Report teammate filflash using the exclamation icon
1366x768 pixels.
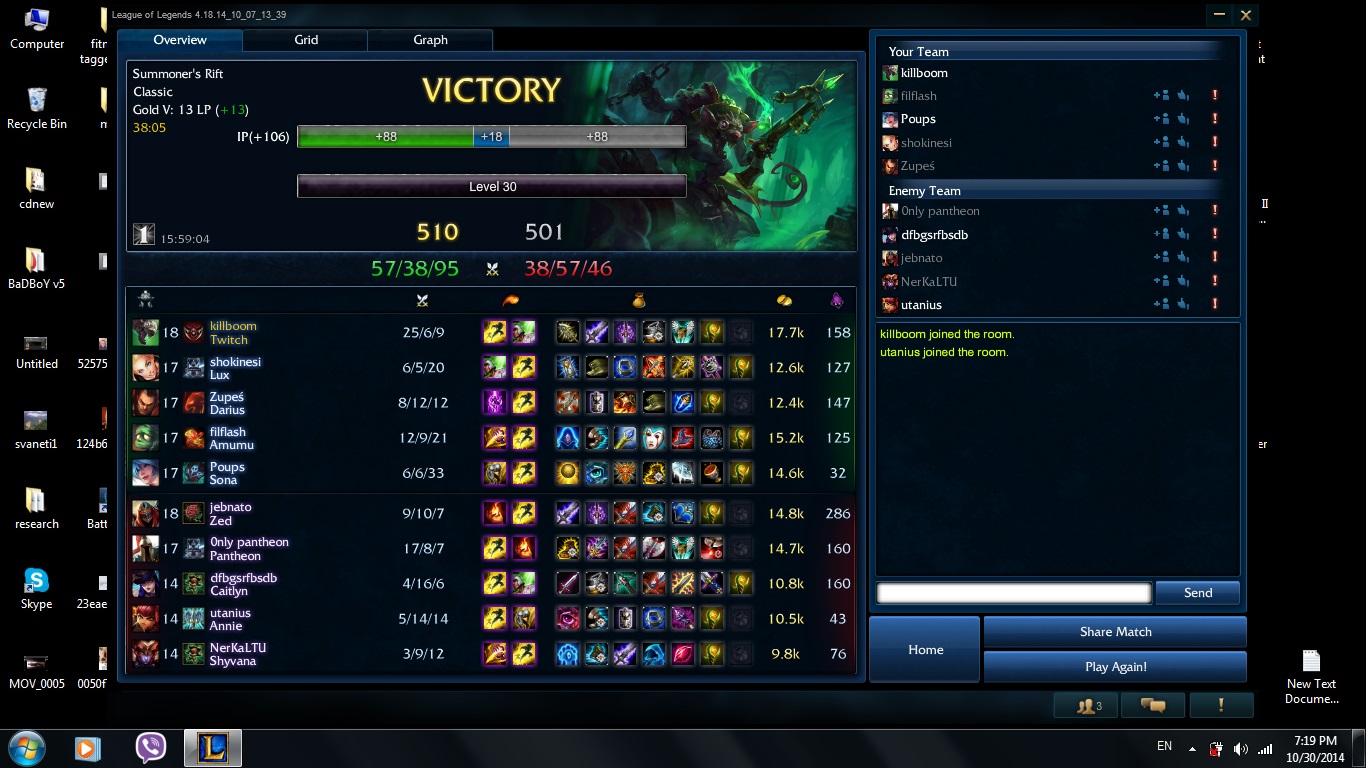coord(1215,96)
